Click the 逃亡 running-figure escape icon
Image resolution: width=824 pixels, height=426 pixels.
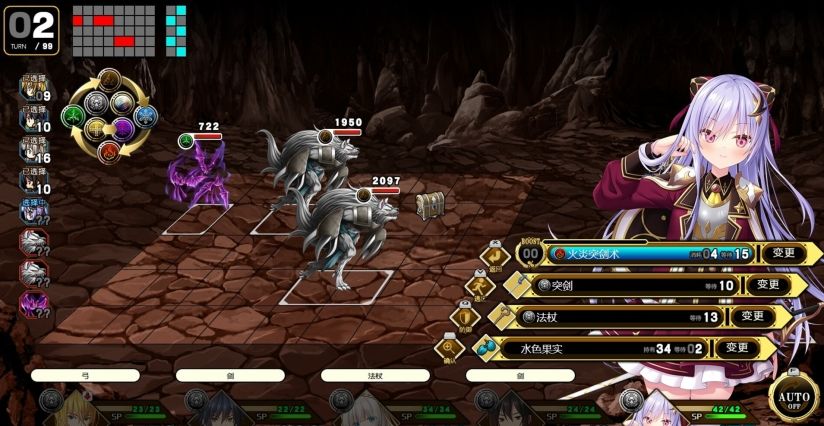click(479, 286)
